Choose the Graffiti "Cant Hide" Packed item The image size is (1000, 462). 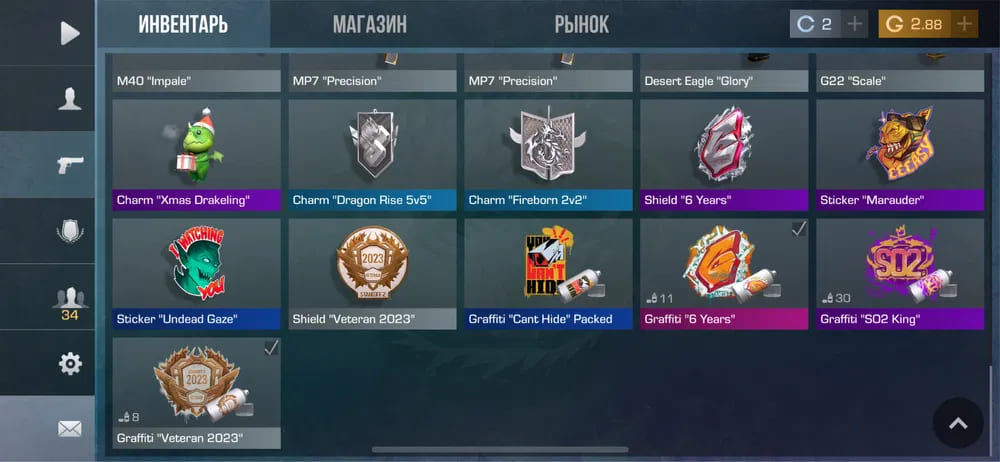point(548,273)
